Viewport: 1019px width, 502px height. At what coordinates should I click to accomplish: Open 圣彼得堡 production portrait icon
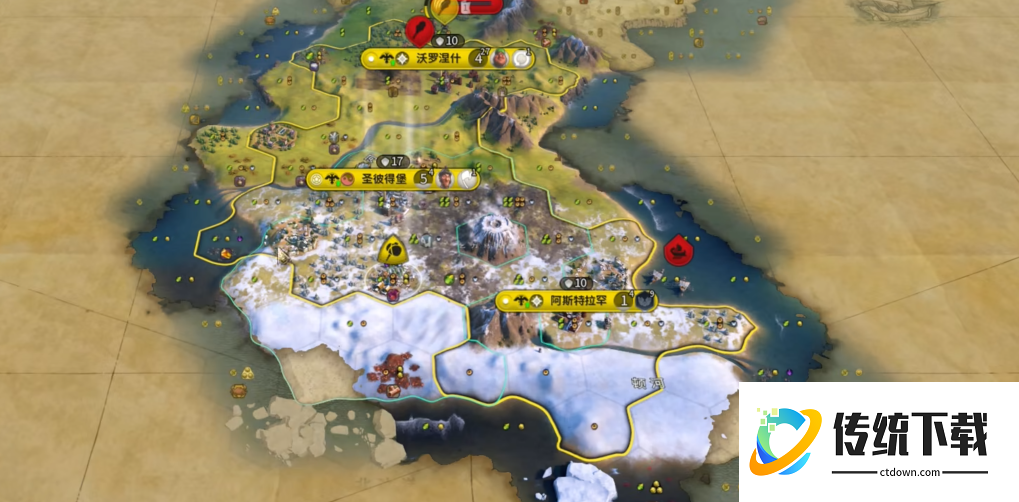tap(446, 179)
